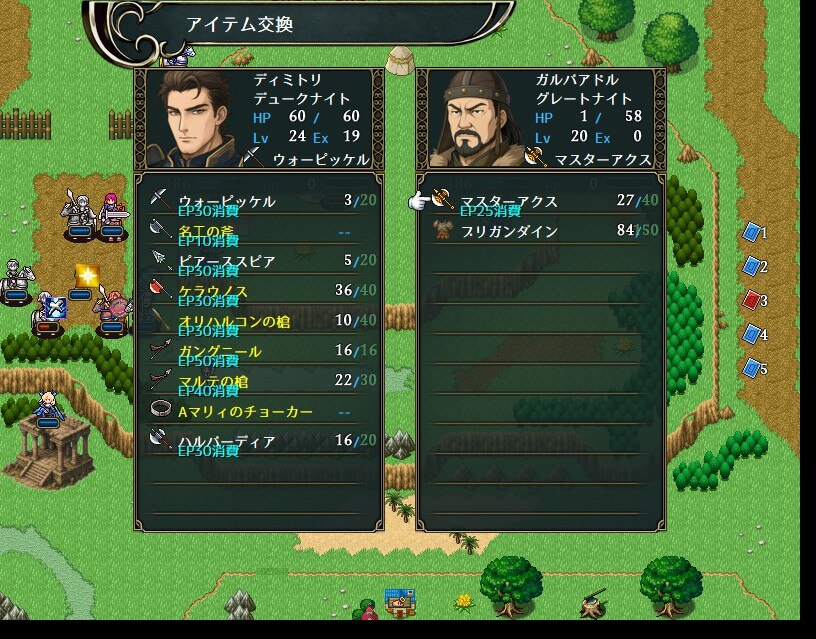Select マスターアクス in the right item list
This screenshot has height=639, width=816.
540,201
